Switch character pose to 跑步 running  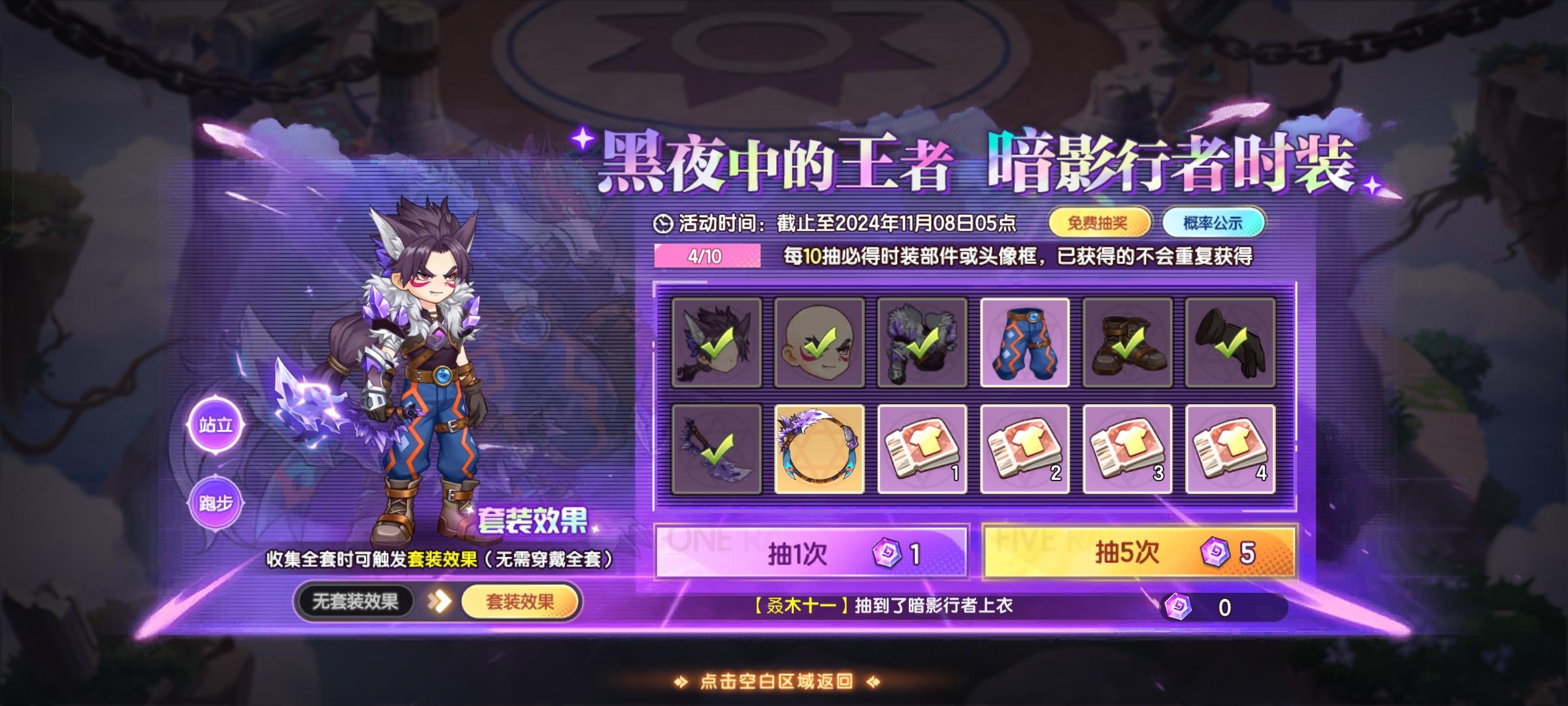tap(216, 503)
